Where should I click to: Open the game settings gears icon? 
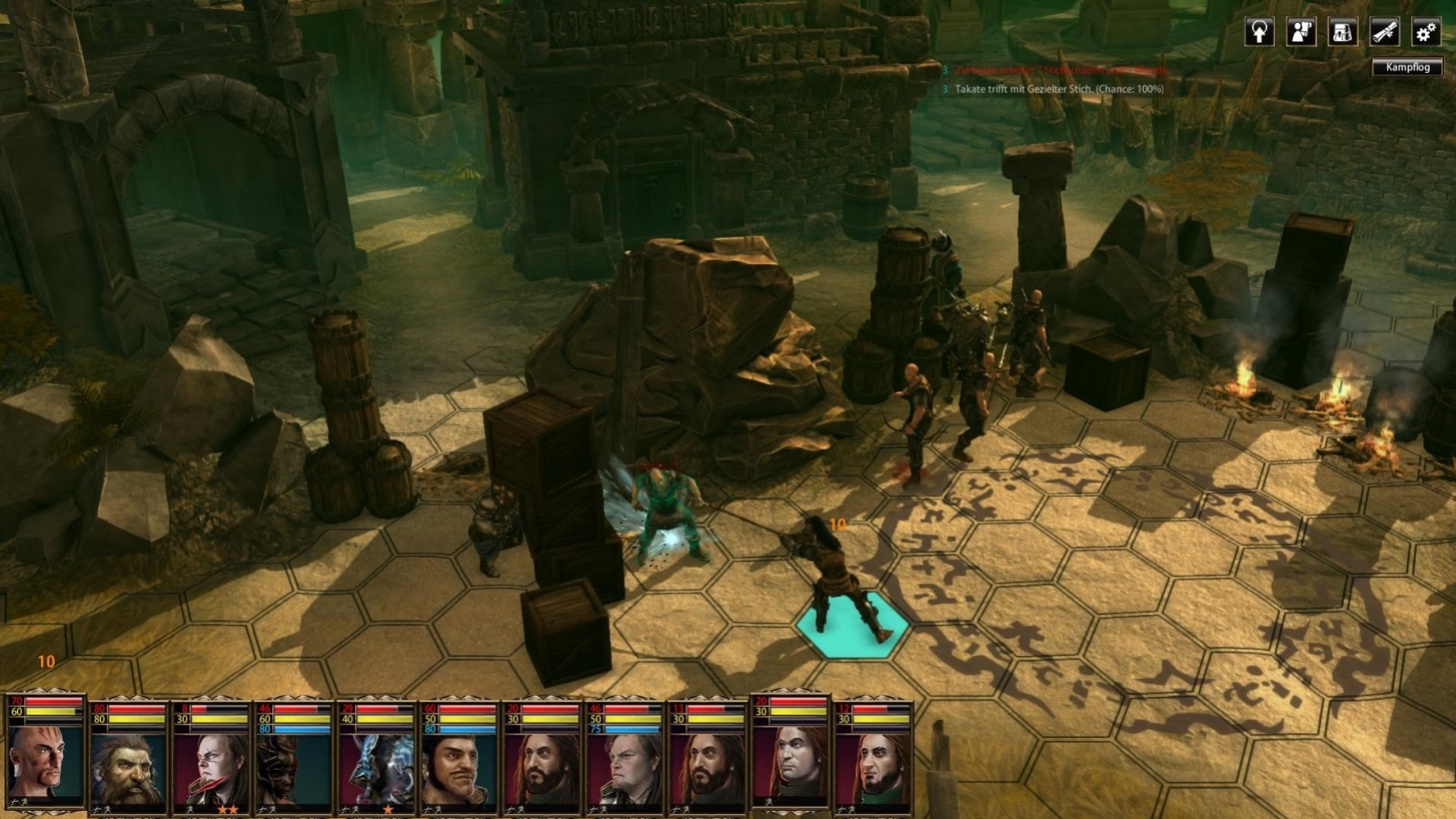pyautogui.click(x=1425, y=33)
